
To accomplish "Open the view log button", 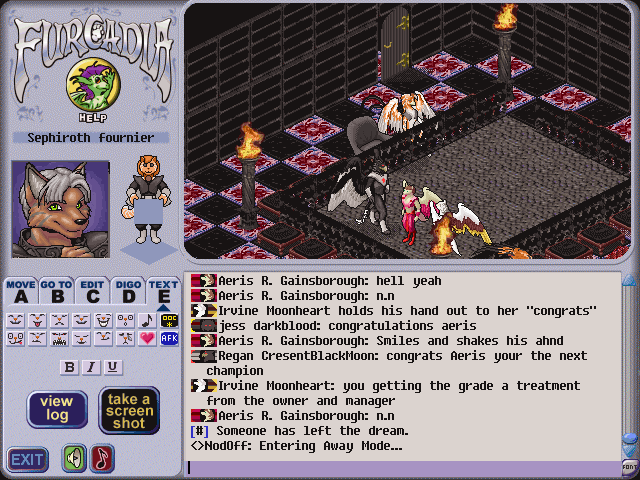I will [x=56, y=409].
